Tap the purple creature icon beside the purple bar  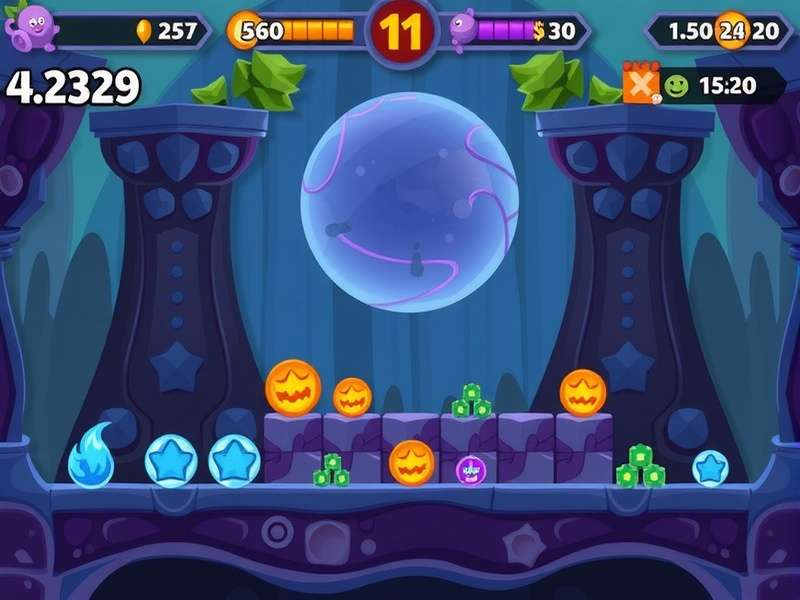point(464,29)
